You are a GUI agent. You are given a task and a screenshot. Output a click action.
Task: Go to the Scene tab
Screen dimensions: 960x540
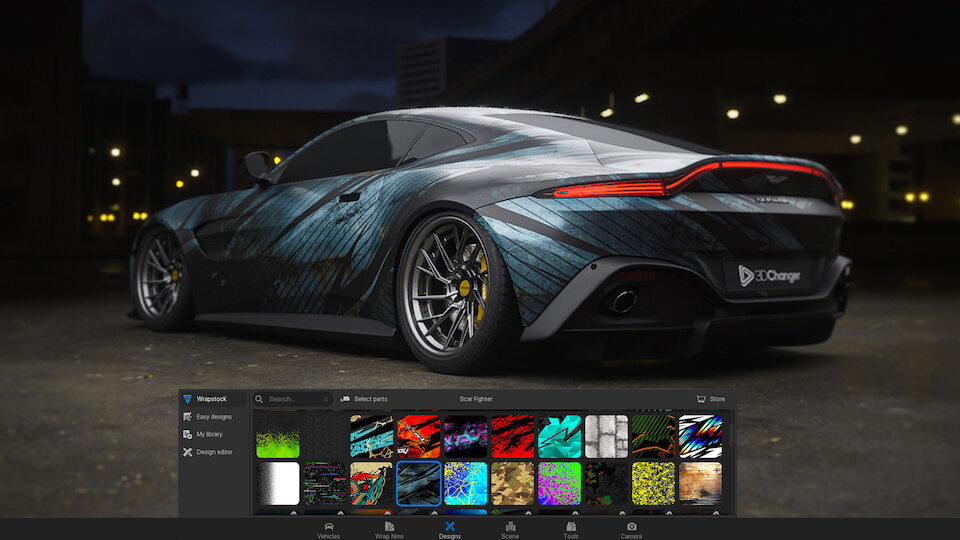point(510,529)
